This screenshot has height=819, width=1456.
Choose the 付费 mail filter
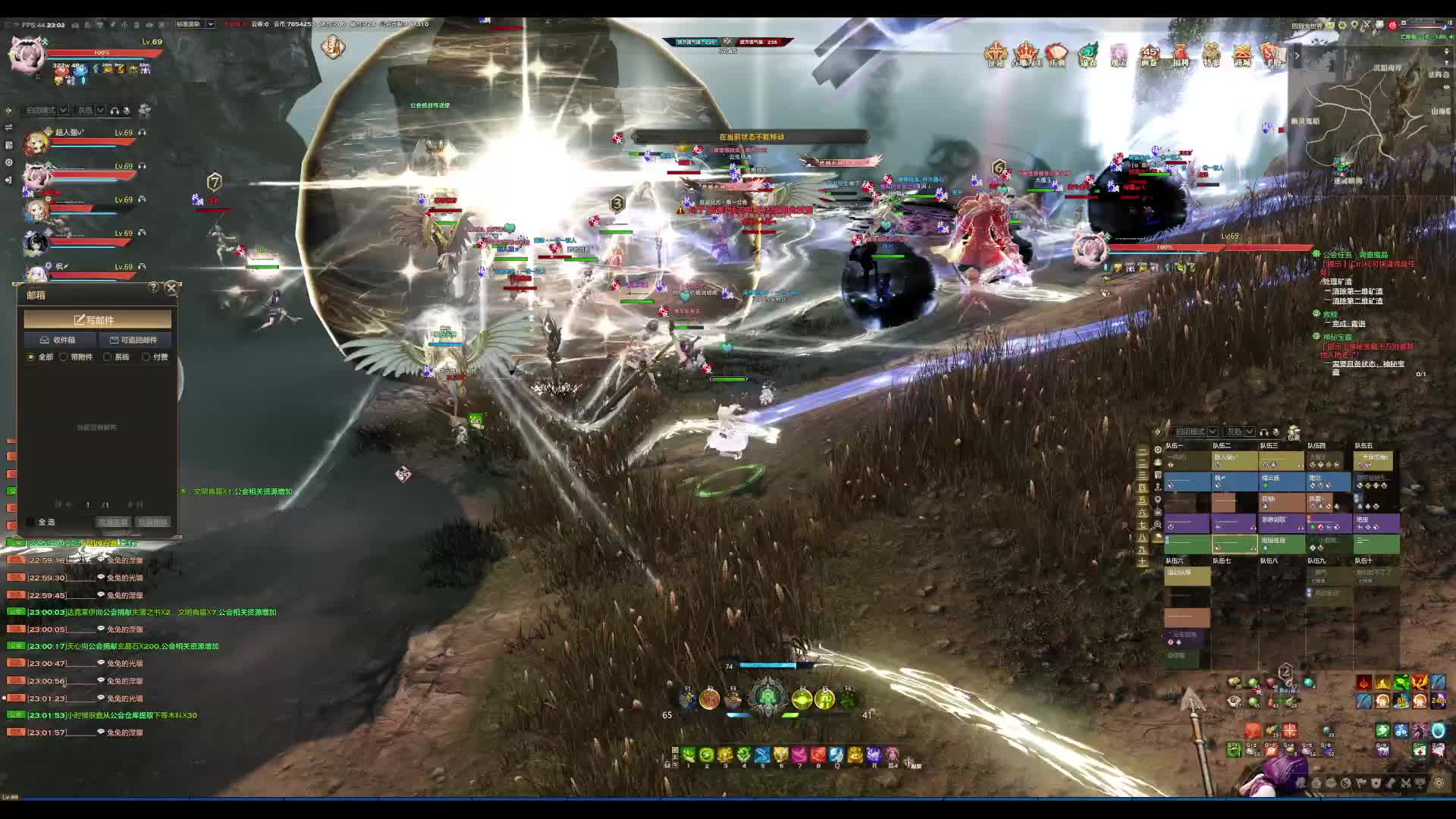click(x=146, y=357)
